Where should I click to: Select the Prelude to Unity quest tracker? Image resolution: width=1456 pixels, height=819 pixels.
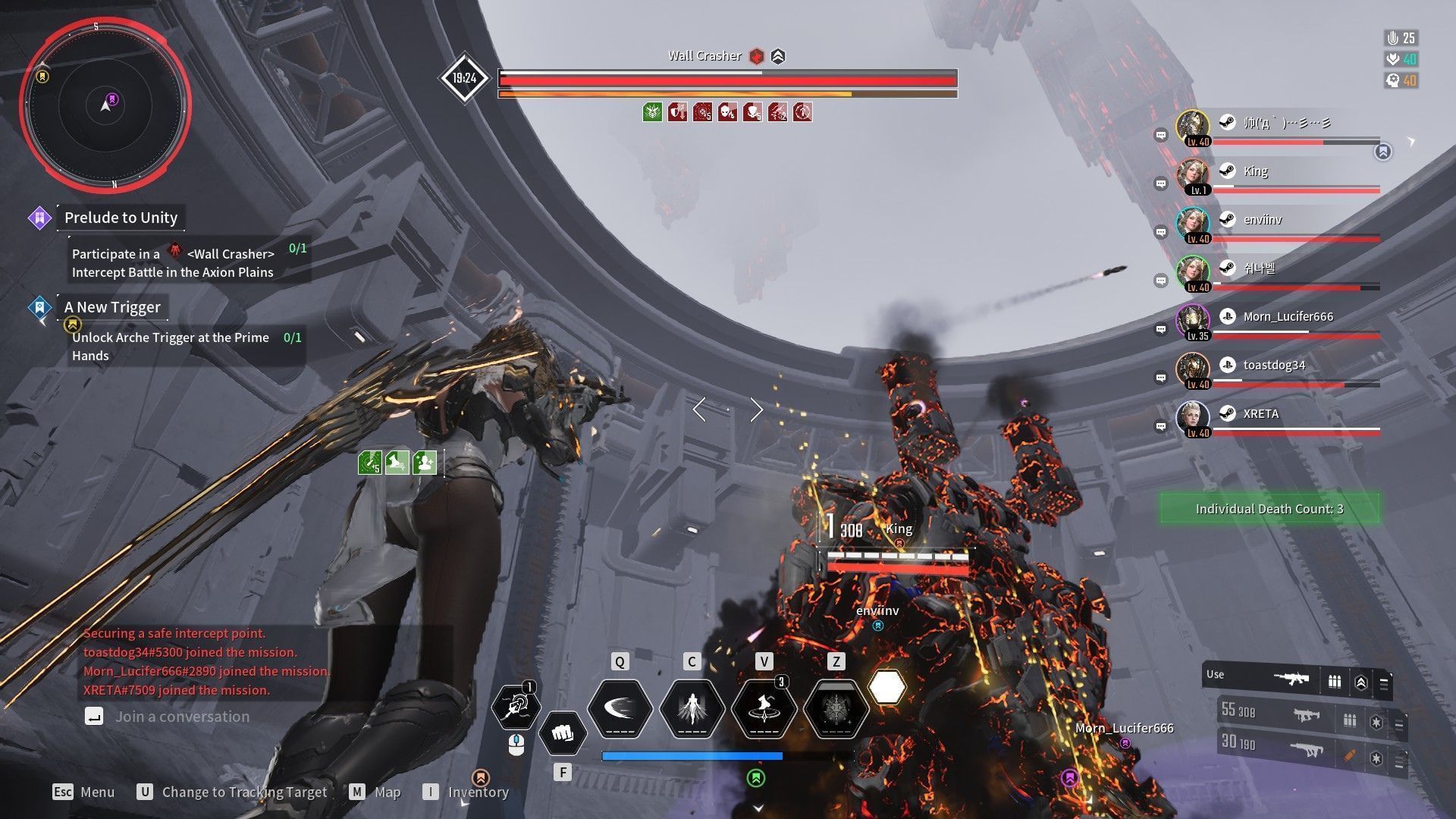tap(121, 218)
